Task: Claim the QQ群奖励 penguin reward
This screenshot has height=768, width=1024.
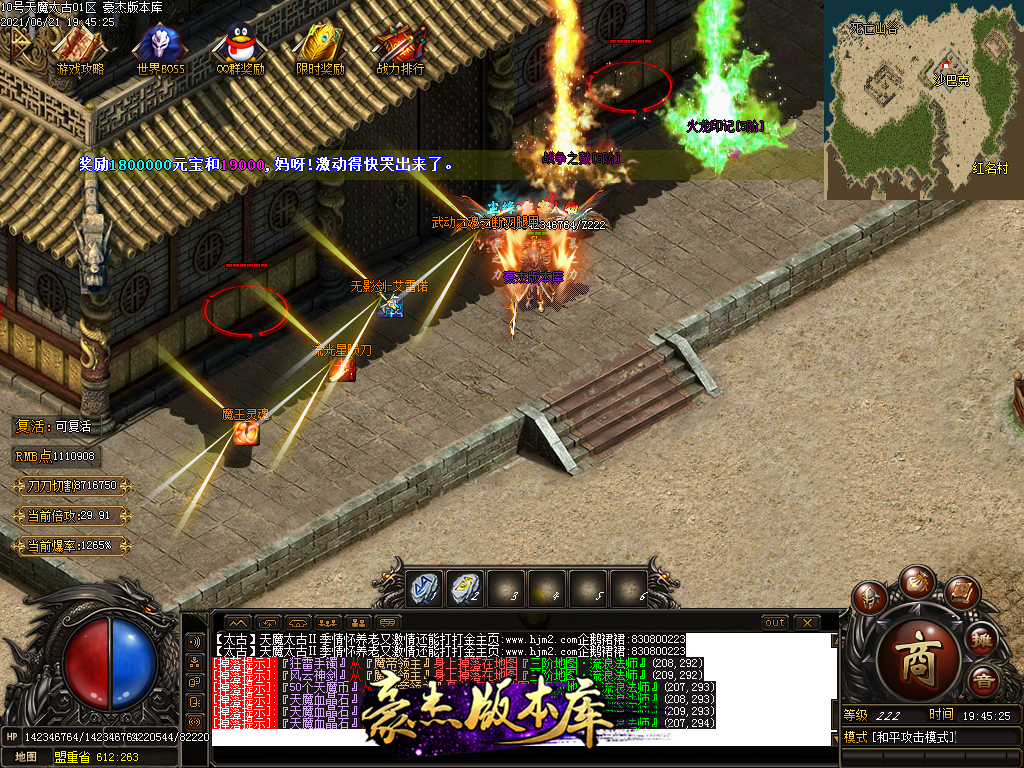Action: [240, 49]
